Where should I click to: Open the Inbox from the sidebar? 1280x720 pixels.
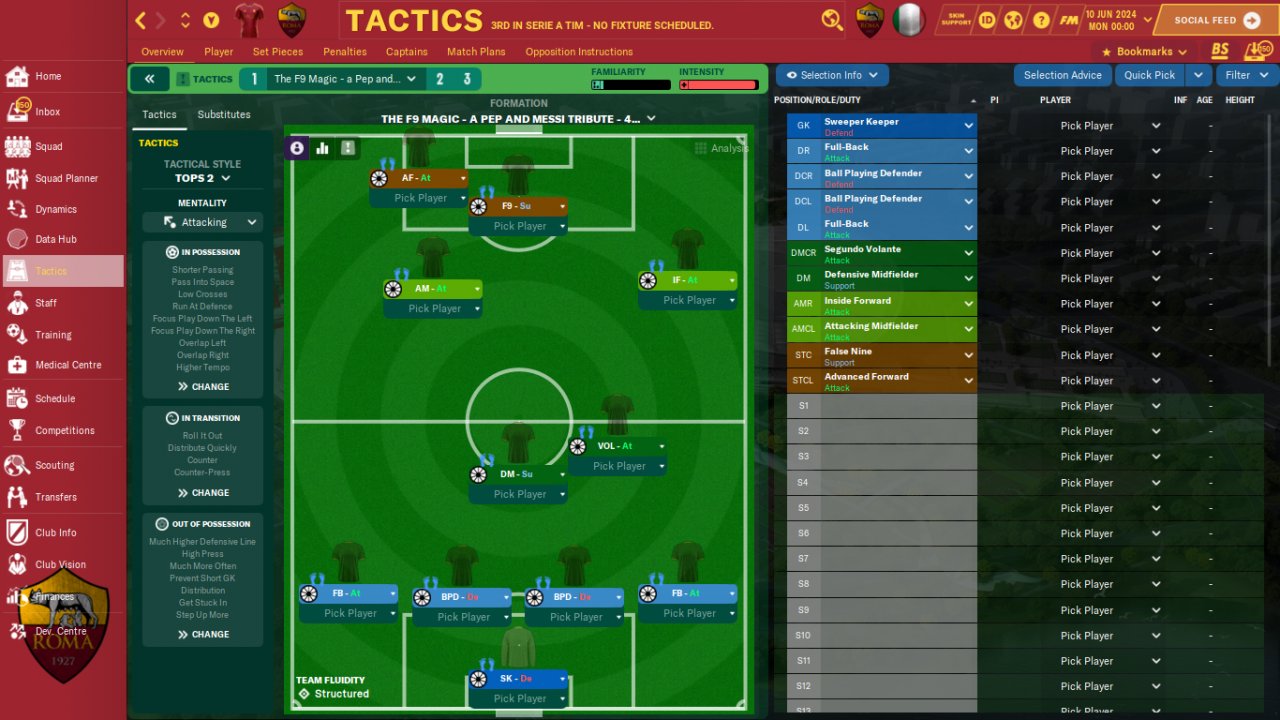coord(48,112)
